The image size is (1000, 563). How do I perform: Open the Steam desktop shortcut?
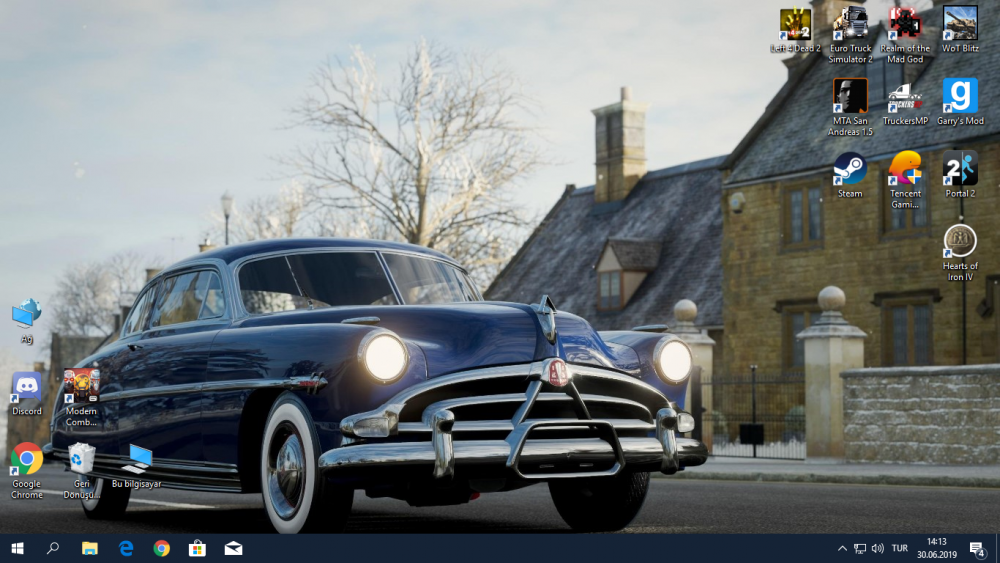click(850, 168)
